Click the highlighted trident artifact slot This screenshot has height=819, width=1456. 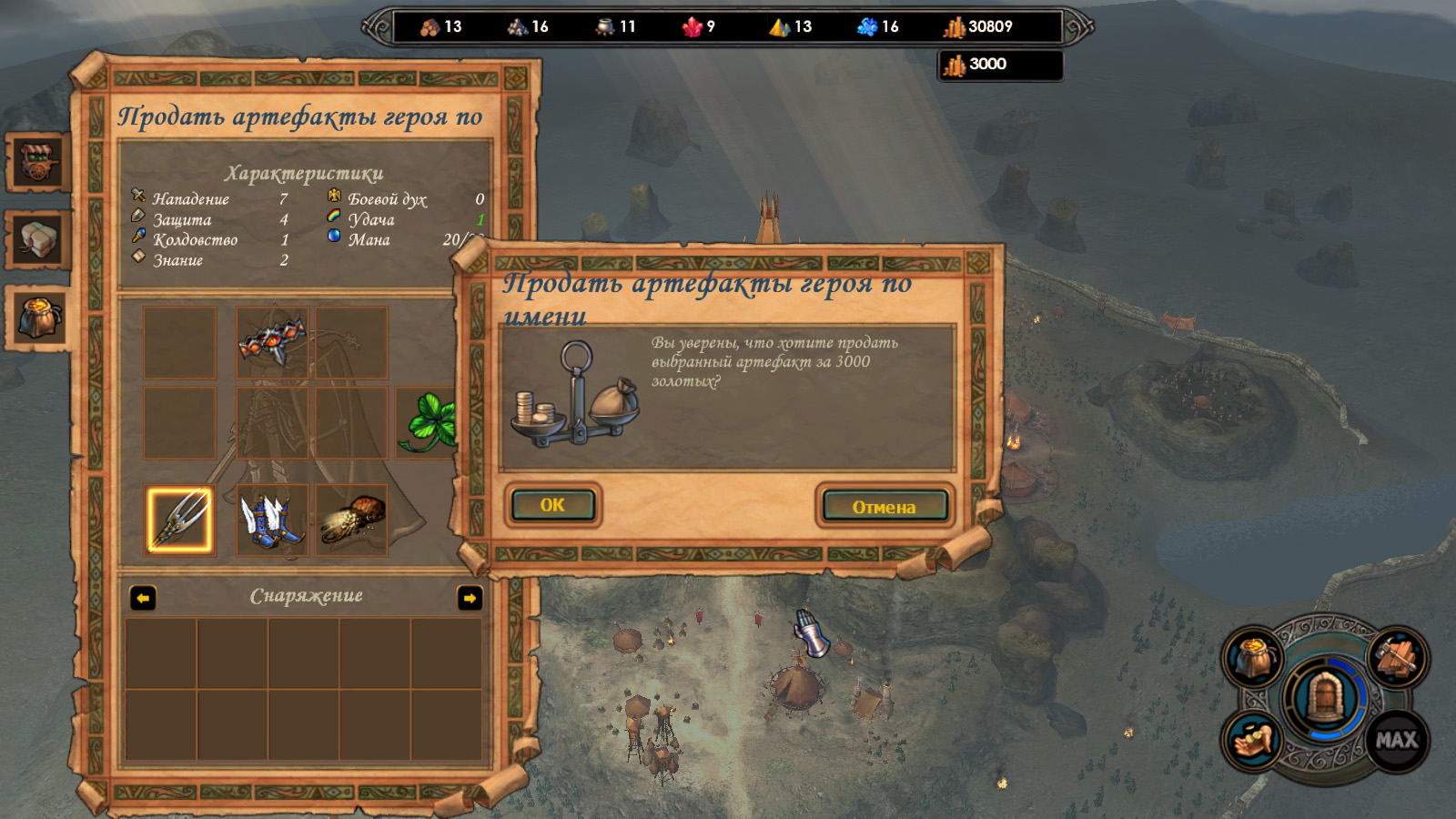(179, 520)
